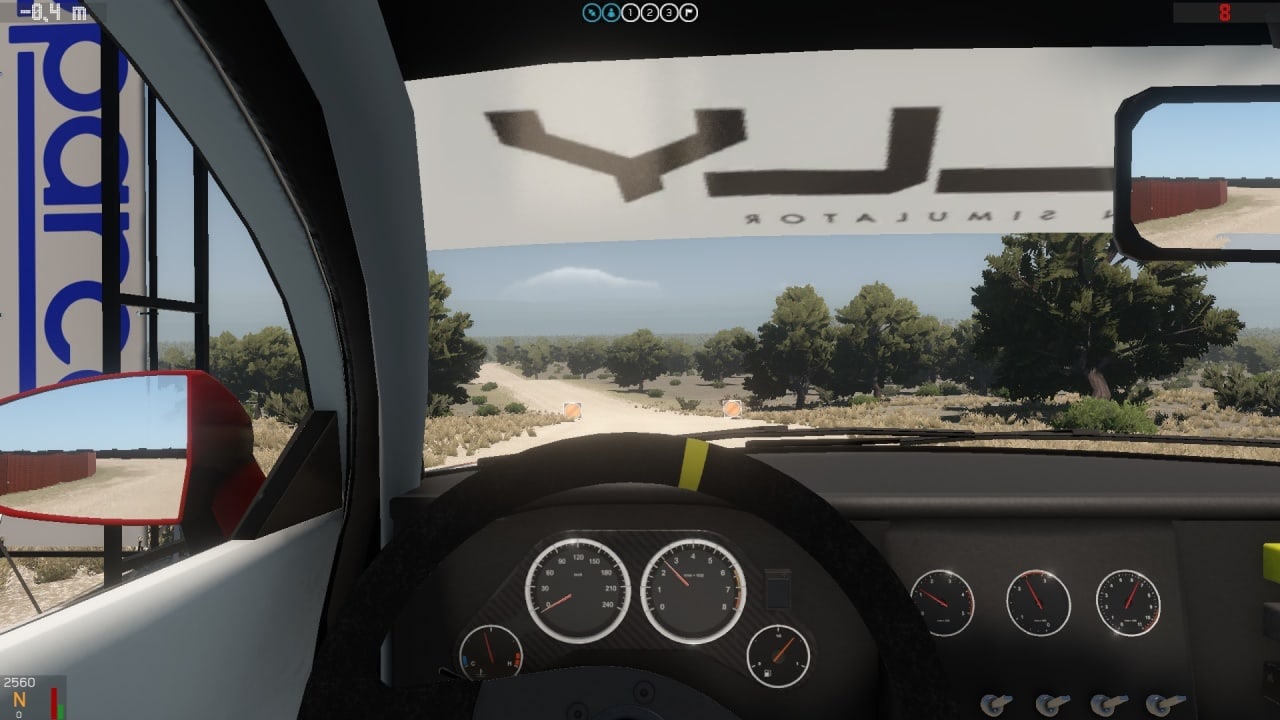Viewport: 1280px width, 720px height.
Task: Flip the far-right dashboard toggle switch
Action: coord(1160,704)
